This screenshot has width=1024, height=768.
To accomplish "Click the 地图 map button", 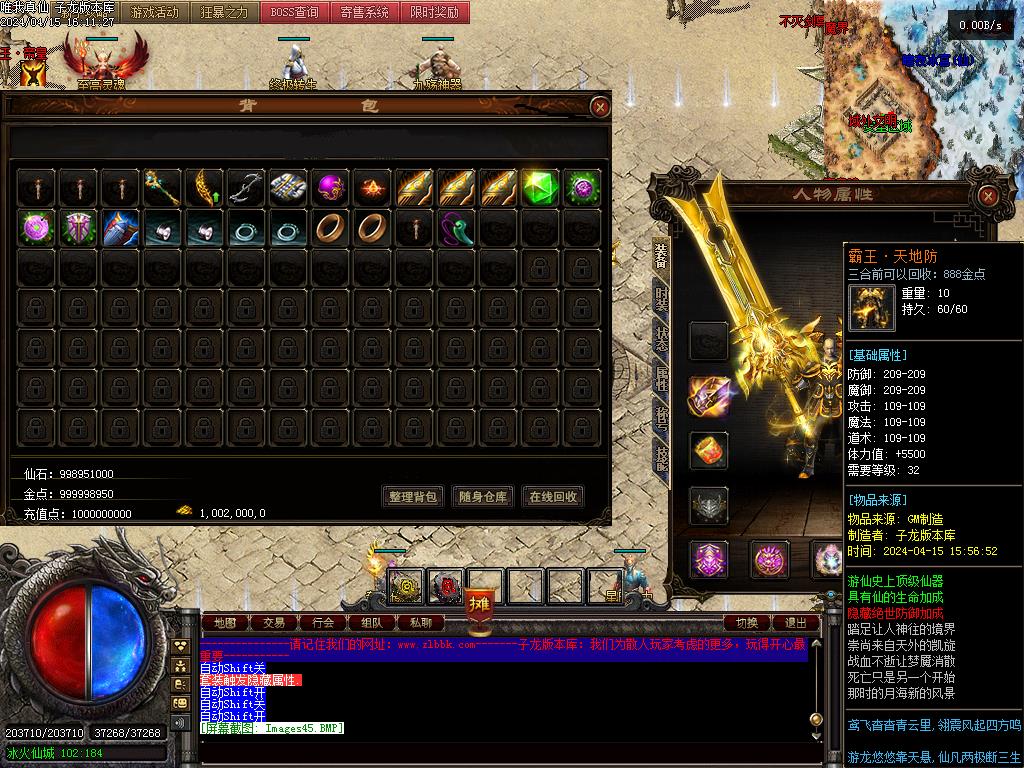I will click(225, 623).
